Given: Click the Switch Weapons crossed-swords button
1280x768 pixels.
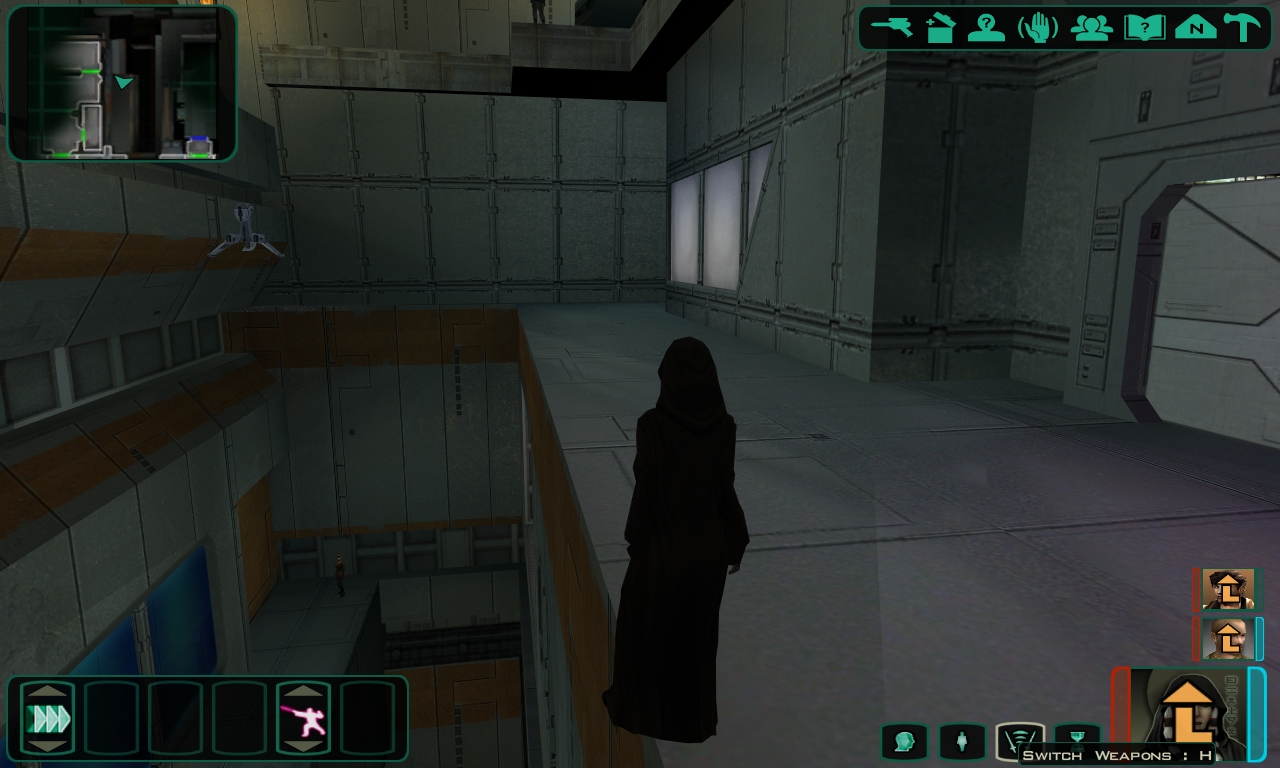Looking at the screenshot, I should tap(1020, 741).
